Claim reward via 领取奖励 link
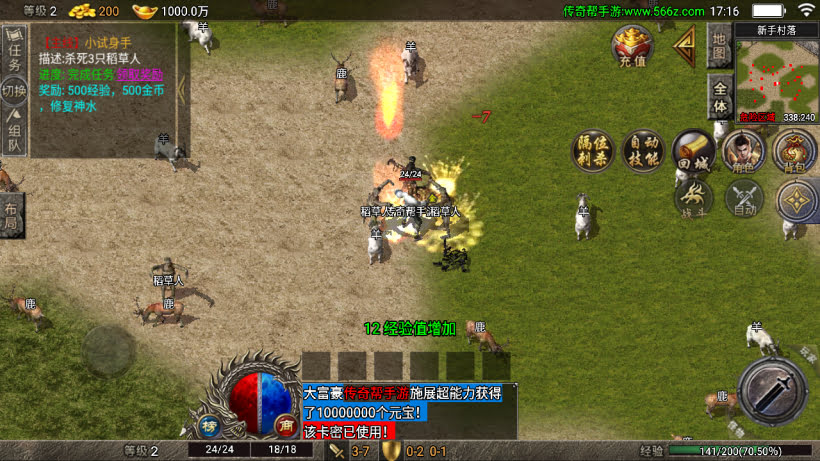Screen dimensions: 820x461 coord(139,74)
